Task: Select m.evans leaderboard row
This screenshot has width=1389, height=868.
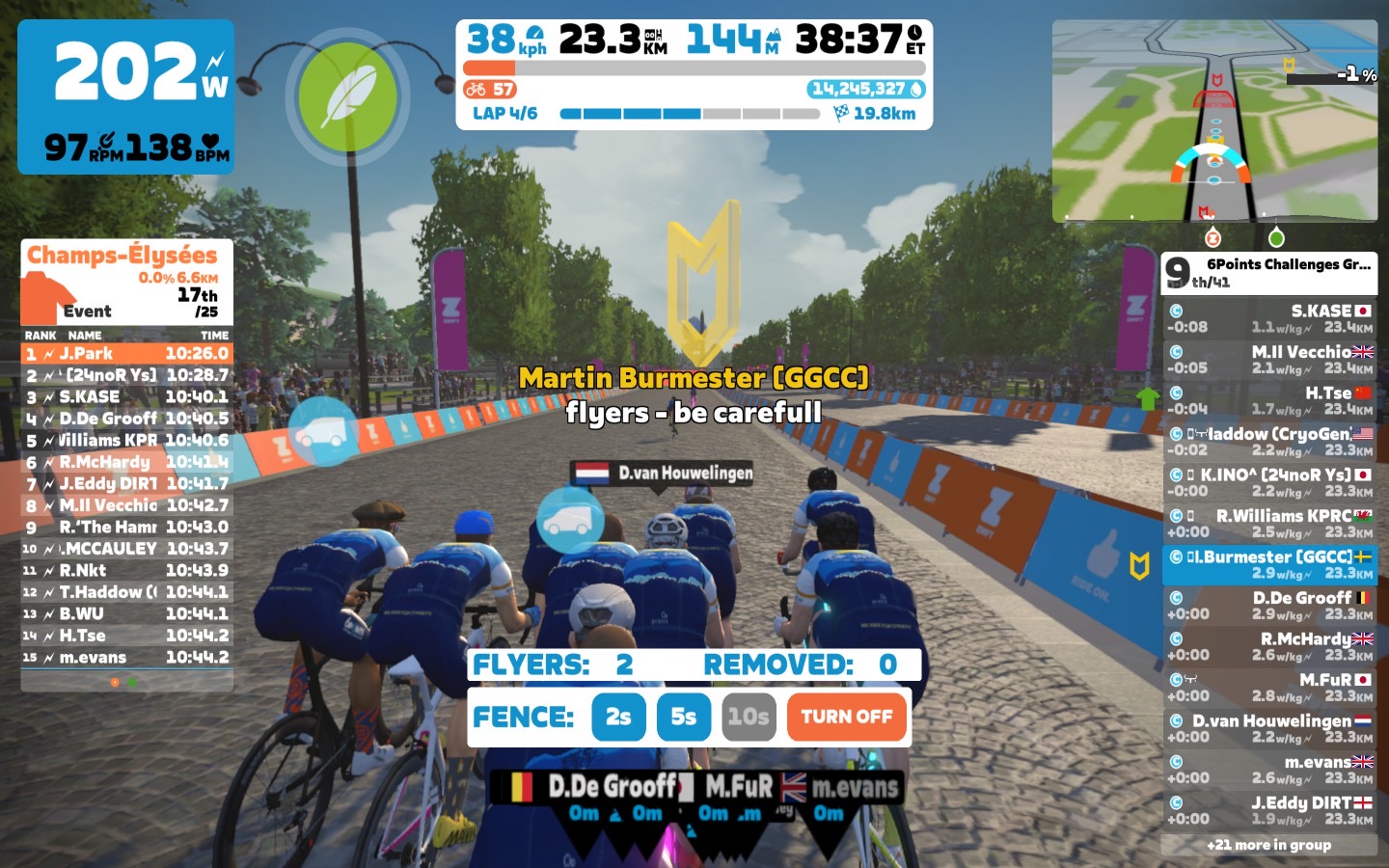Action: tap(126, 658)
